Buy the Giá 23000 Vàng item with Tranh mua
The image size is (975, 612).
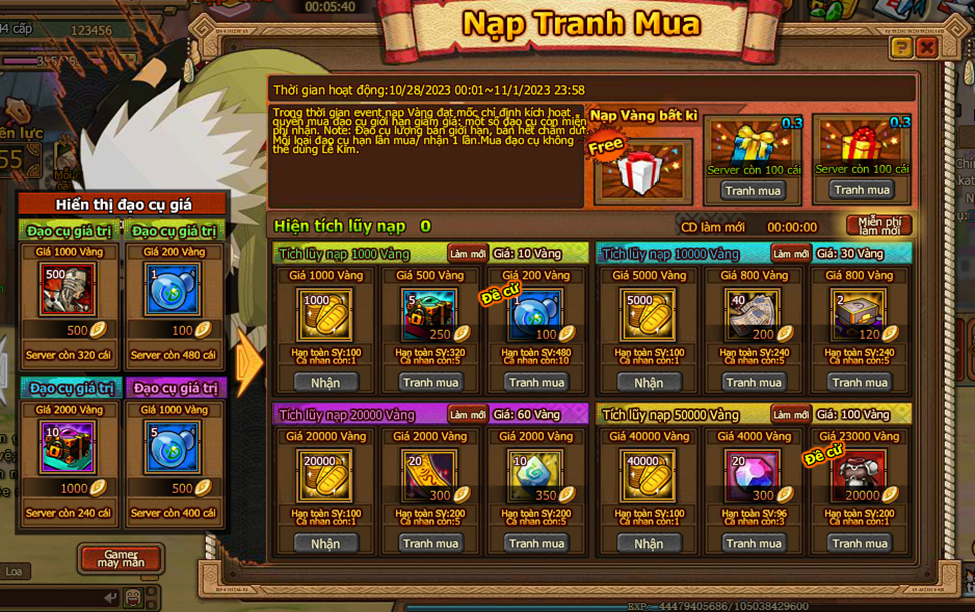tap(860, 543)
